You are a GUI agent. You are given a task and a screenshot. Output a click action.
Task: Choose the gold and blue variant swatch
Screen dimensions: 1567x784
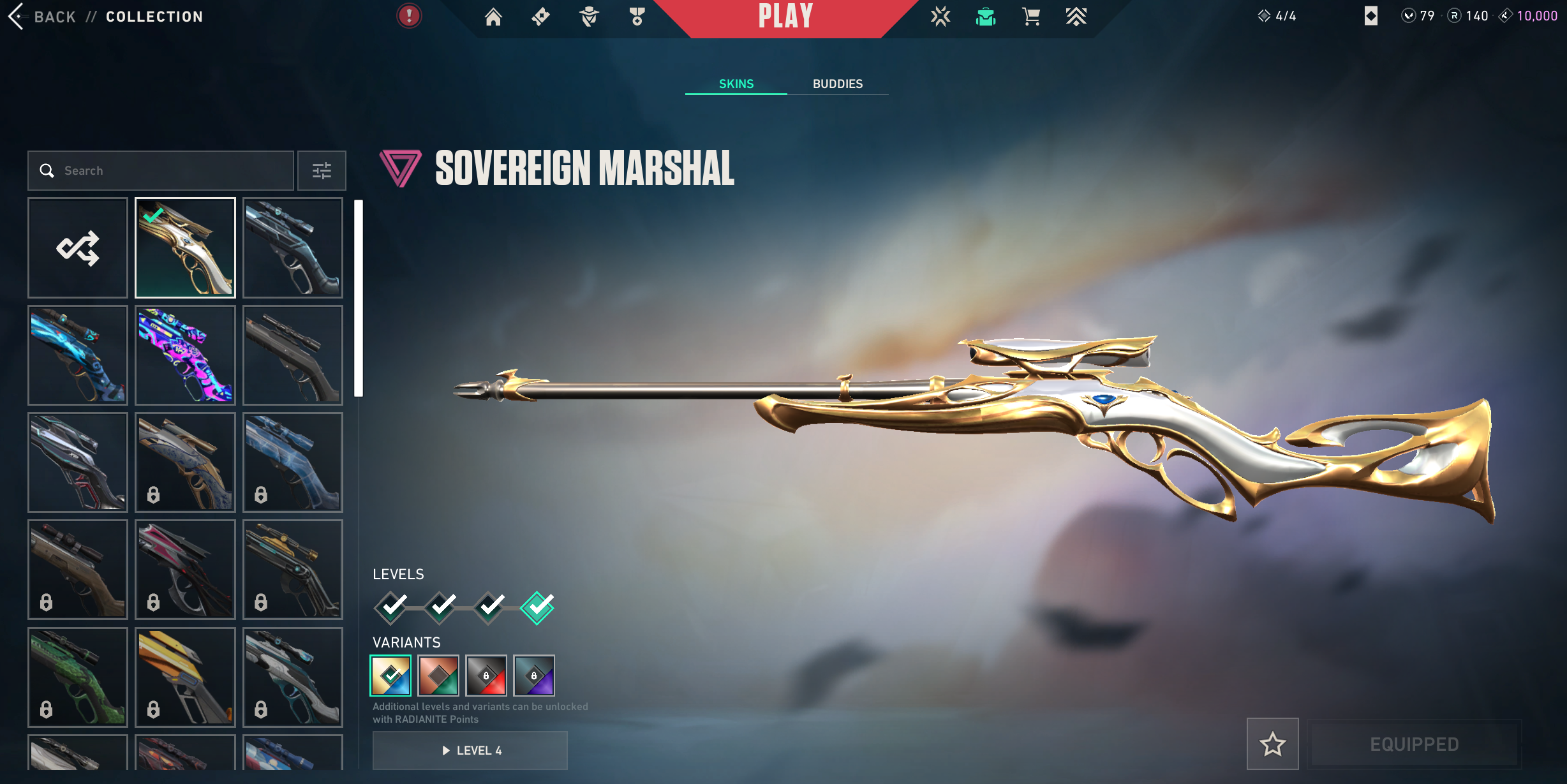390,676
